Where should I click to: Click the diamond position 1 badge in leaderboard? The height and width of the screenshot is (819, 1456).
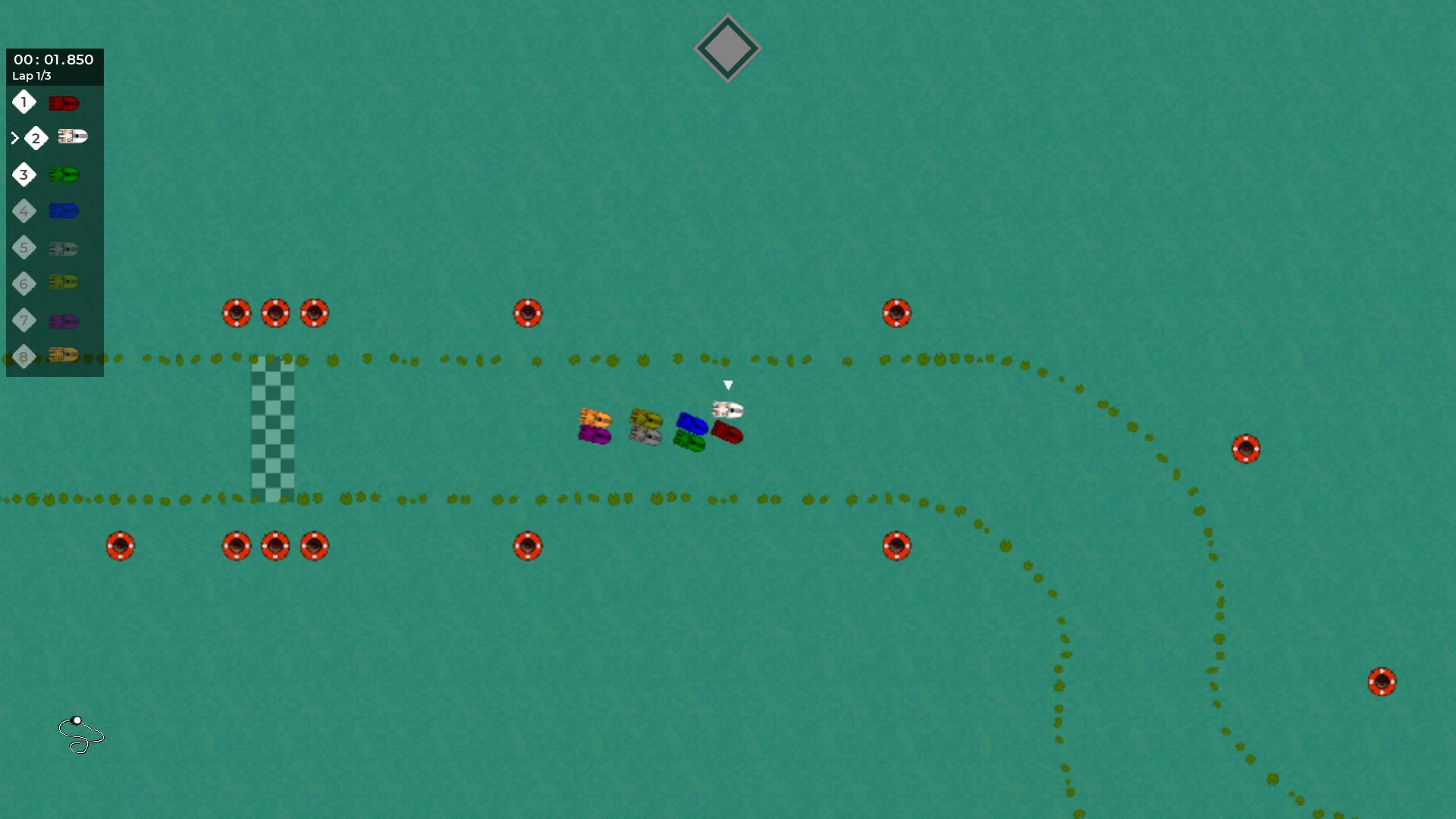[x=24, y=102]
